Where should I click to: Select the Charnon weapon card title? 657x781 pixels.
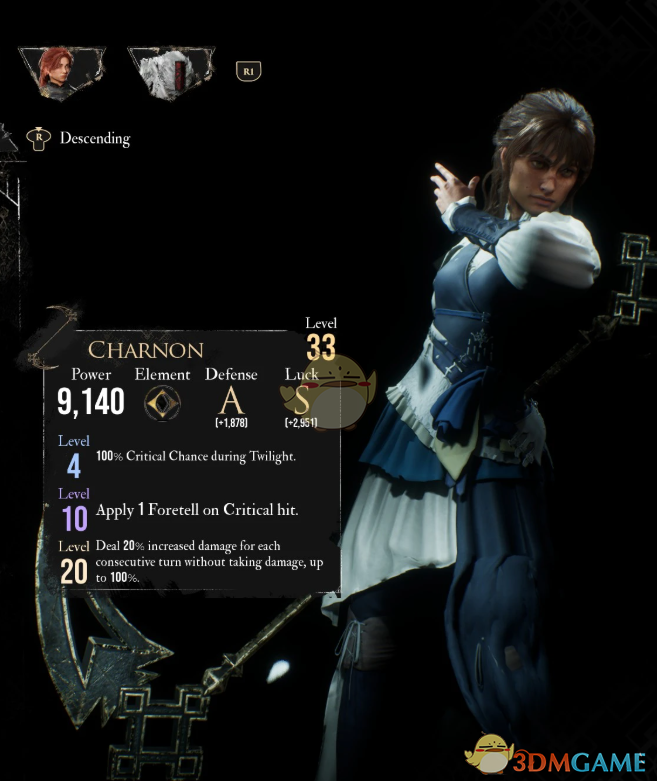click(145, 350)
